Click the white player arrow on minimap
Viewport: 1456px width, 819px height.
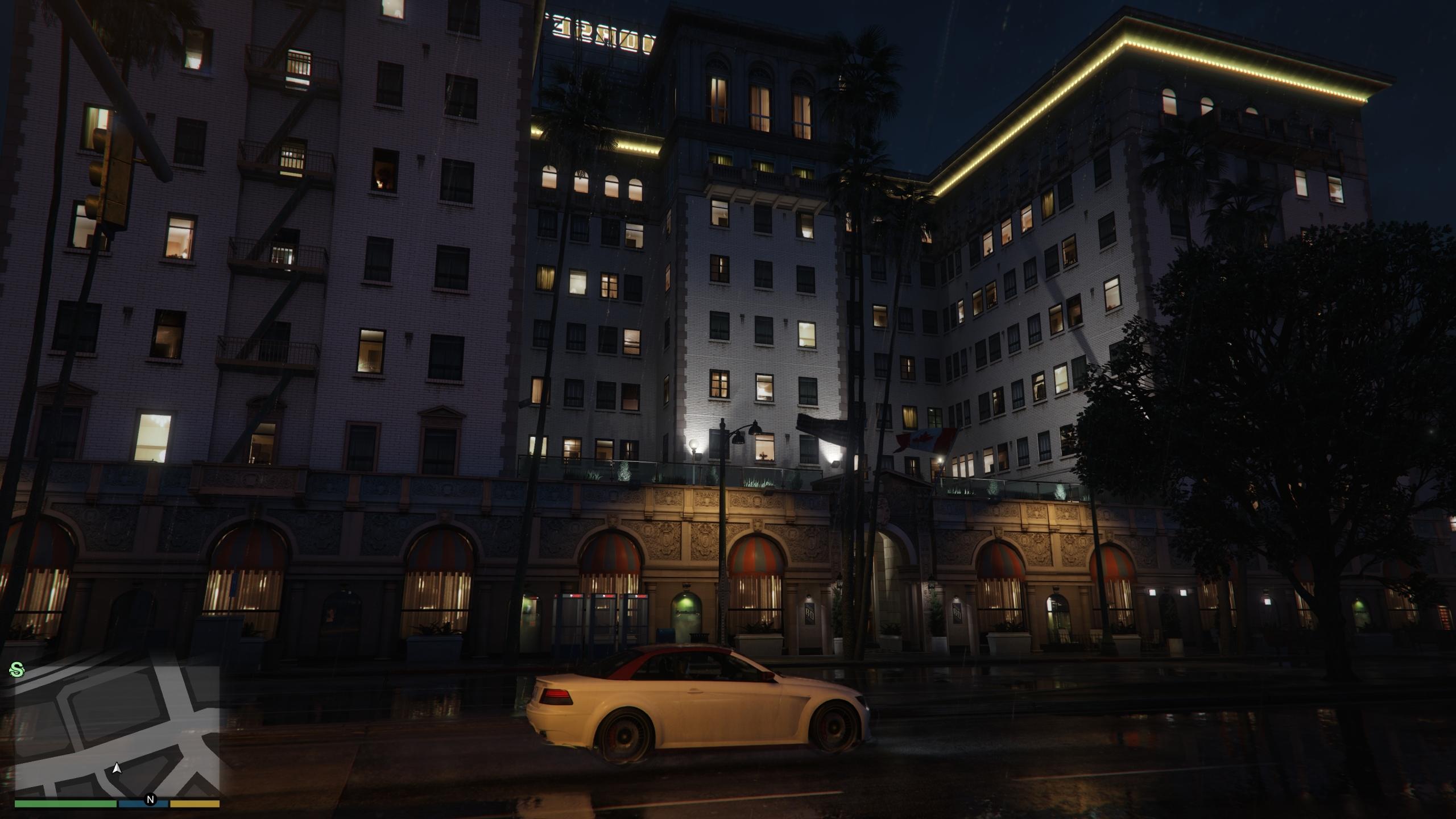pyautogui.click(x=117, y=769)
